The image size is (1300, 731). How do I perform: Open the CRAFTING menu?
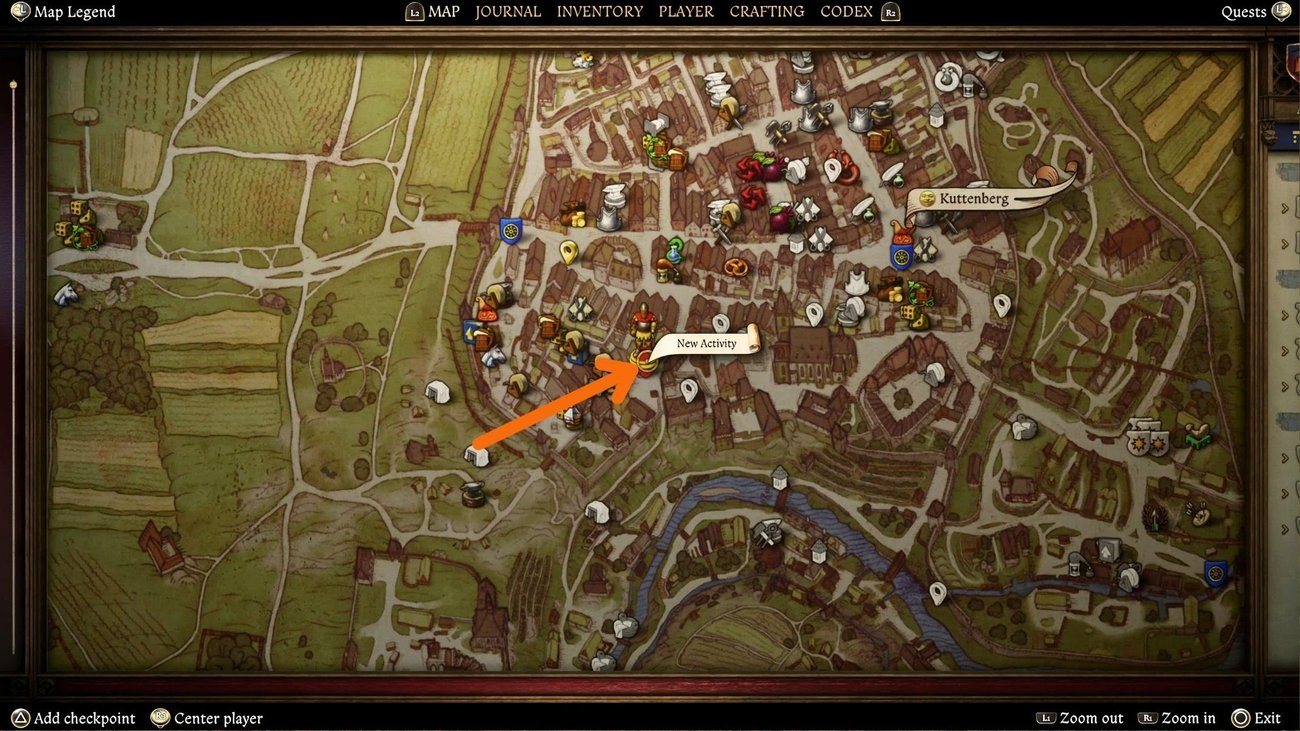pos(766,11)
